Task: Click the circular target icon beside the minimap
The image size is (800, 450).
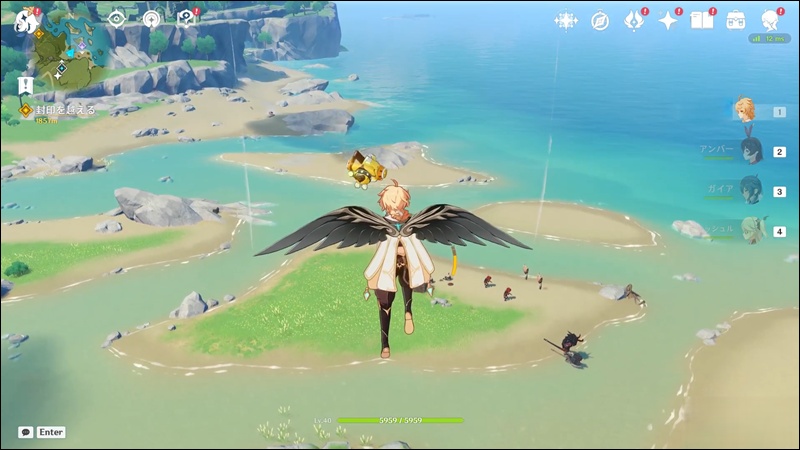Action: (151, 18)
